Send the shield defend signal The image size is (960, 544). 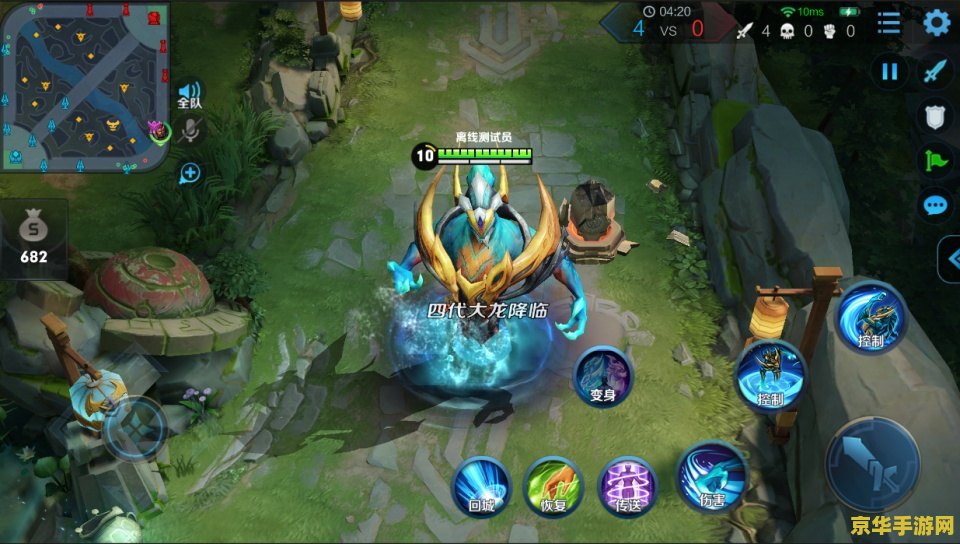pos(934,117)
